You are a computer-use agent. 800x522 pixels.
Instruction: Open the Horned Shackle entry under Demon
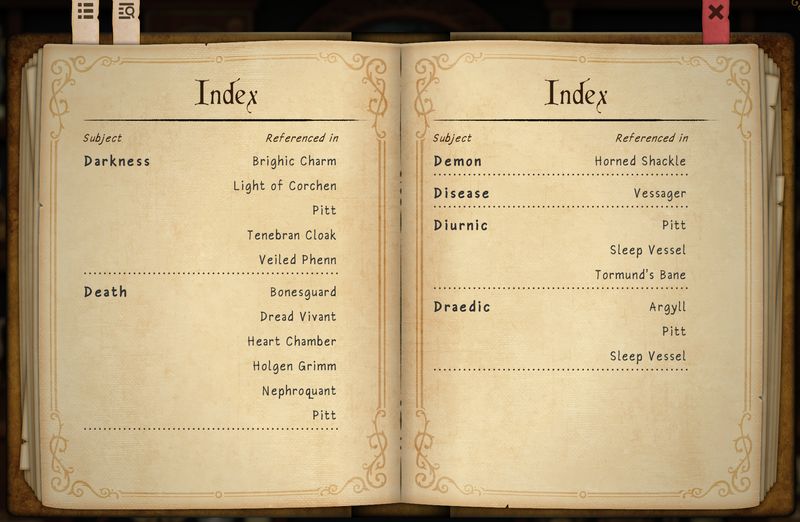[x=640, y=161]
